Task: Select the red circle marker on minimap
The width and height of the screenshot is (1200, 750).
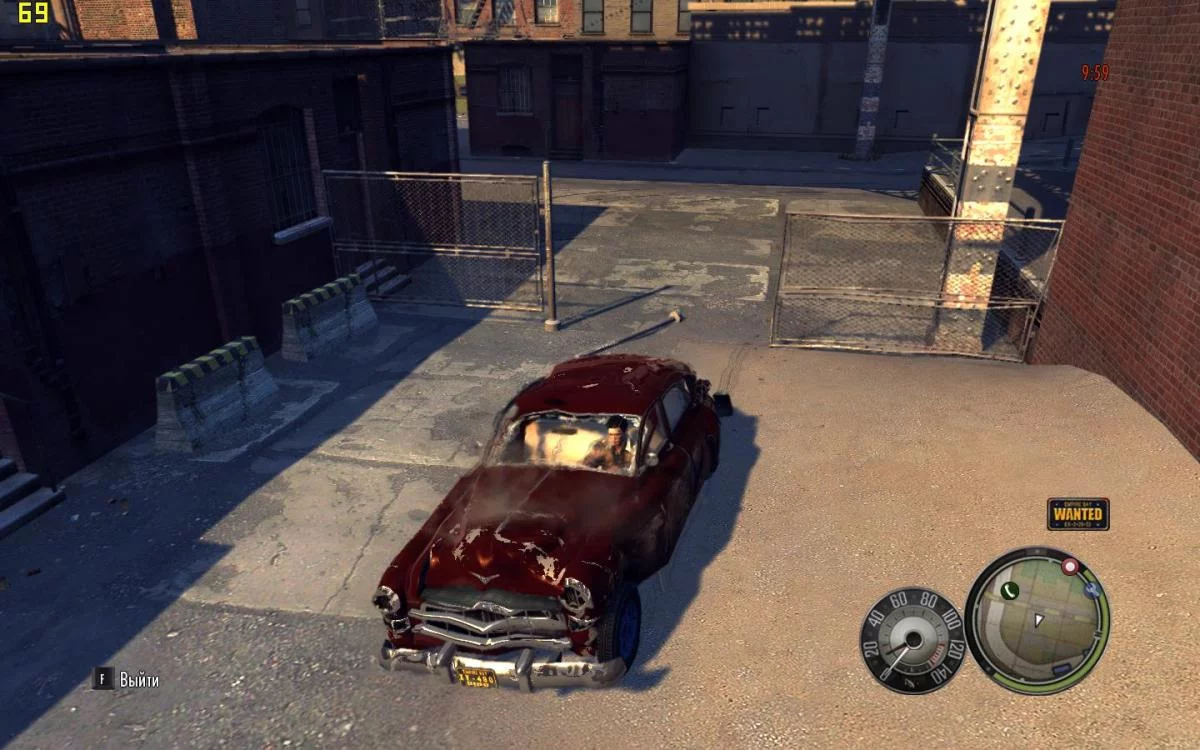Action: 1070,567
